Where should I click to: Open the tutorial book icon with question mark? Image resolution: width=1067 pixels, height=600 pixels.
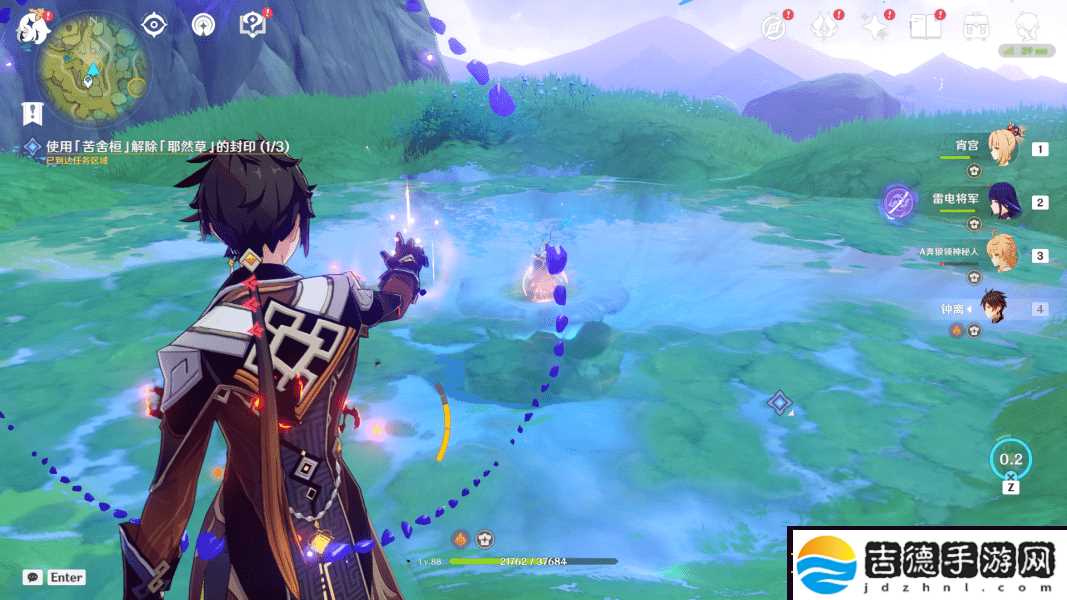pos(254,25)
